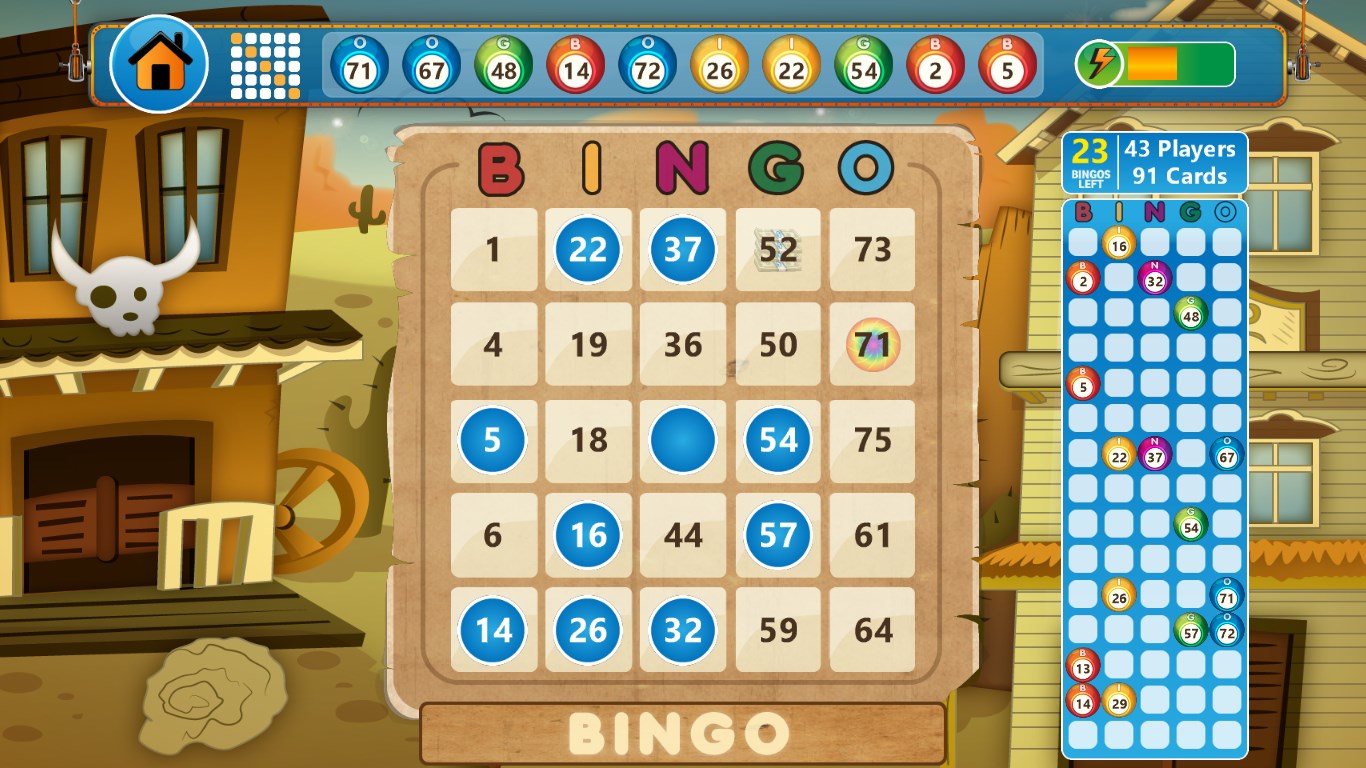The width and height of the screenshot is (1366, 768).
Task: Click the B 2 called ball
Action: (x=935, y=64)
